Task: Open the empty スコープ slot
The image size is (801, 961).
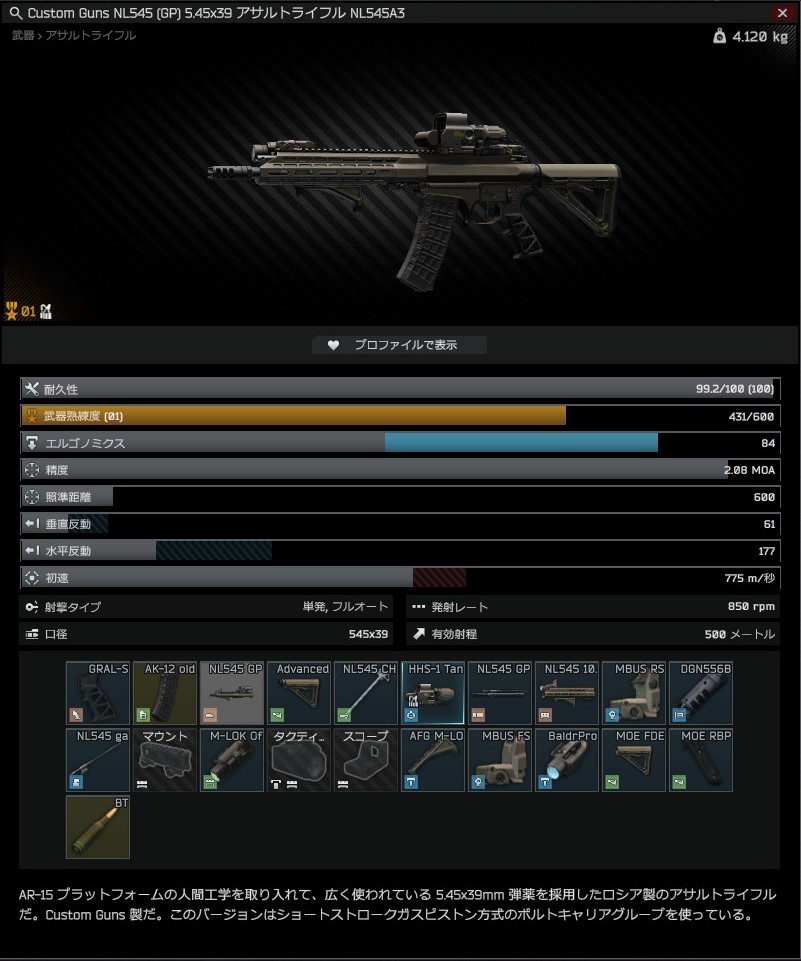Action: (366, 760)
